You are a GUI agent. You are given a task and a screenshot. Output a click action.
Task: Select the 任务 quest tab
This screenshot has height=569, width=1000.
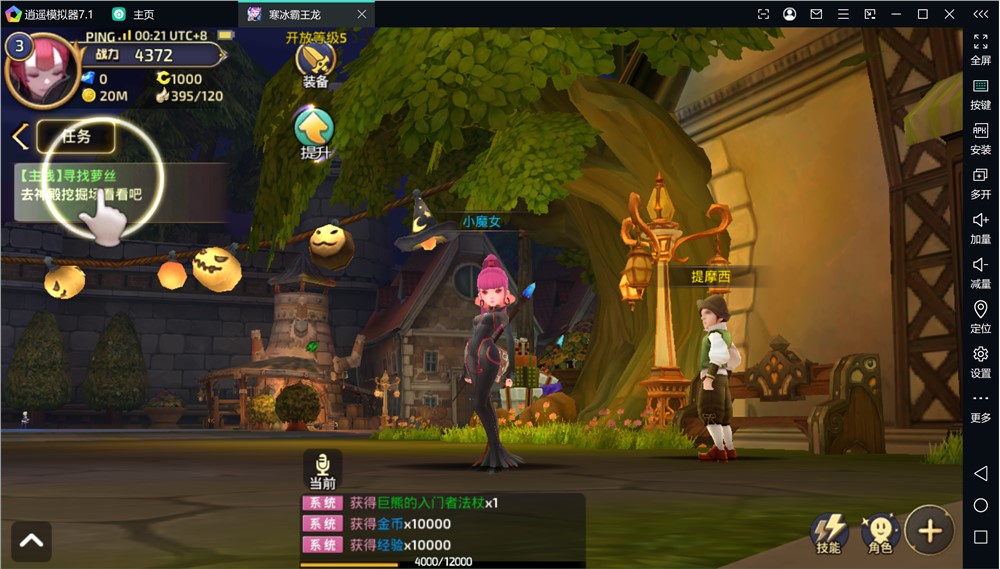pos(76,137)
